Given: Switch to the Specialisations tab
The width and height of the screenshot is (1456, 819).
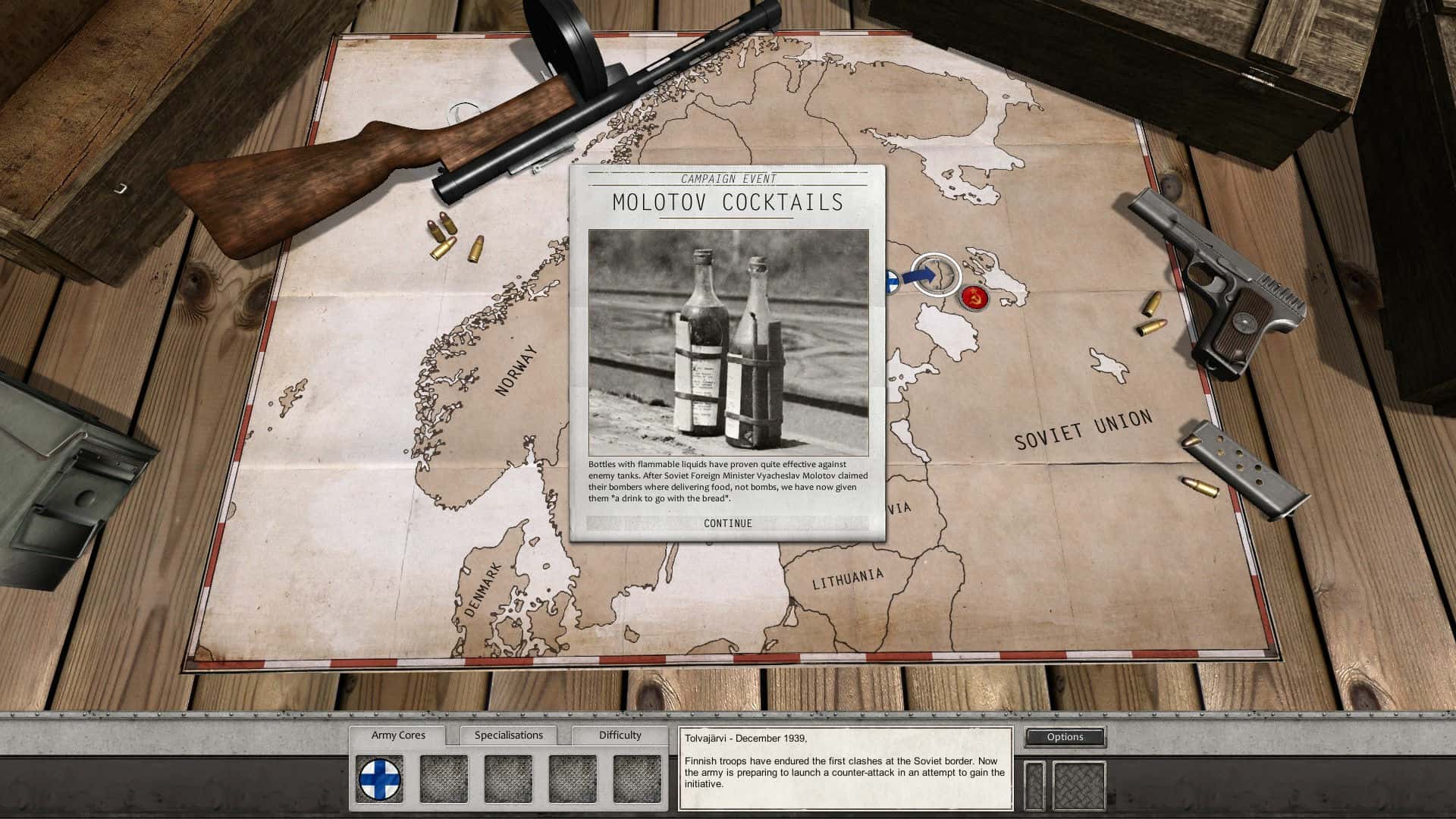Looking at the screenshot, I should [509, 735].
